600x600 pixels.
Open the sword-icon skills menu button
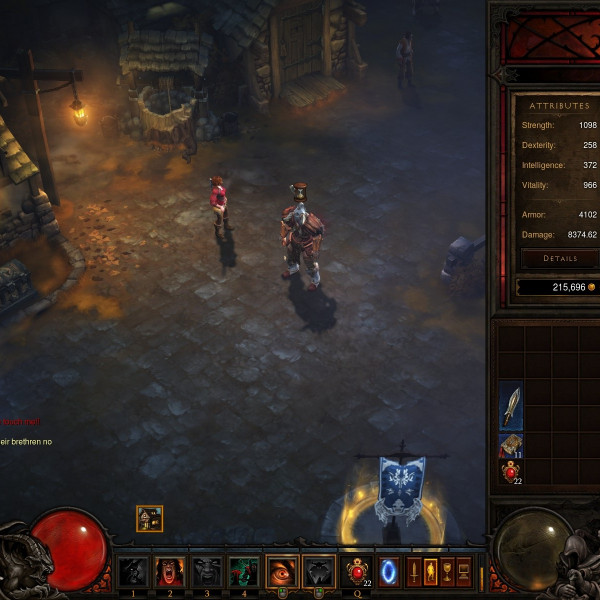(414, 572)
